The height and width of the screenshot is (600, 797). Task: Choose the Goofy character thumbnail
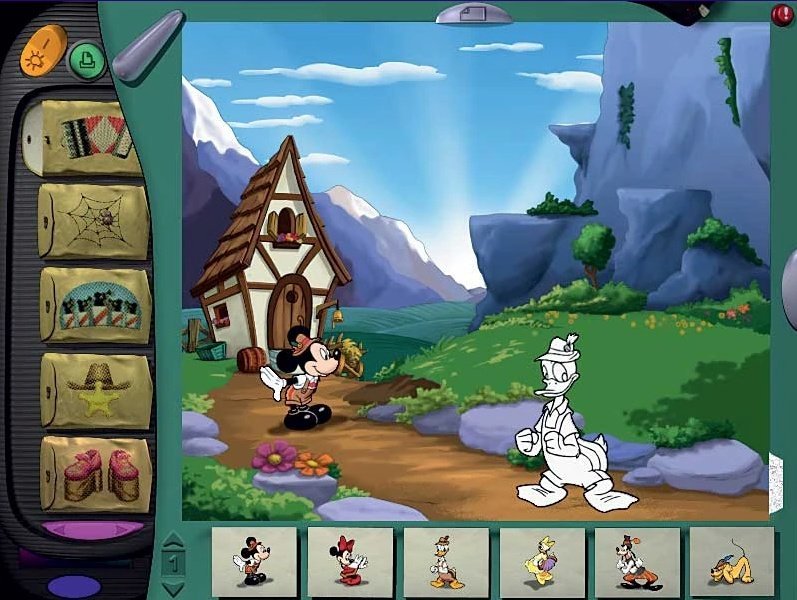click(637, 561)
